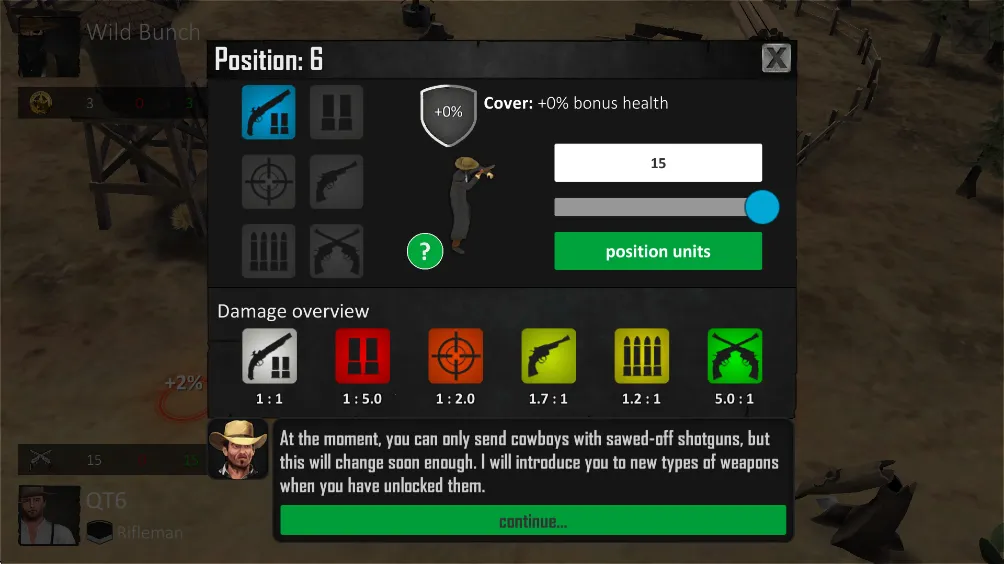Continue the cowboy tutorial dialogue
1004x564 pixels.
[533, 521]
